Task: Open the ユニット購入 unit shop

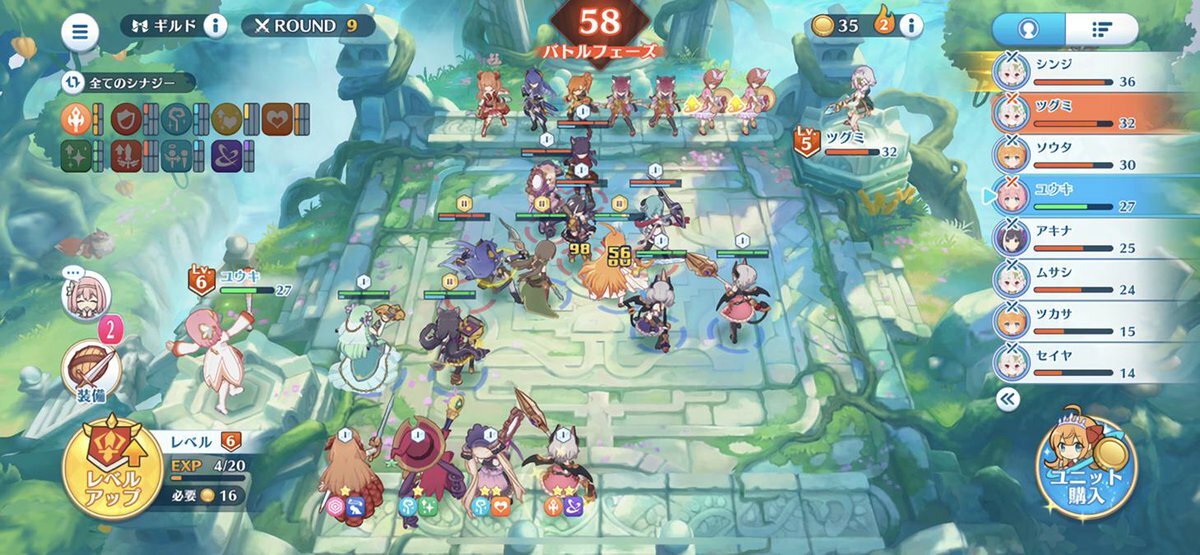Action: click(x=1087, y=466)
